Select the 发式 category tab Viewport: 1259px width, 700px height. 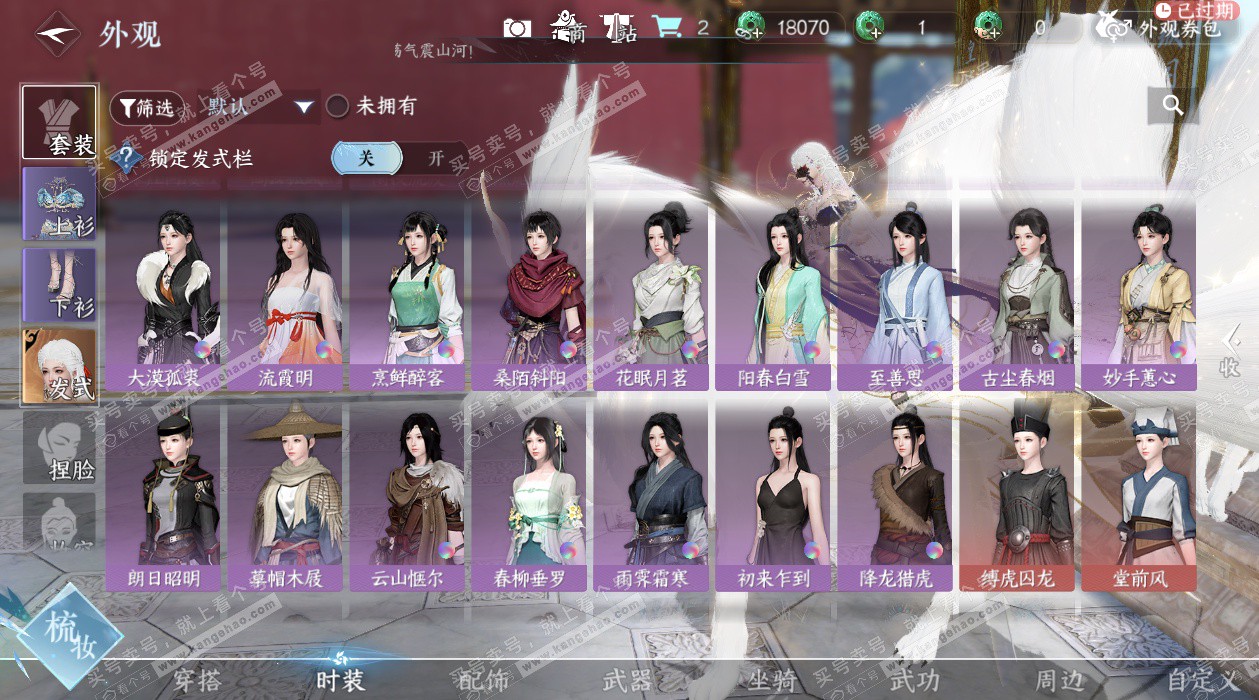60,366
